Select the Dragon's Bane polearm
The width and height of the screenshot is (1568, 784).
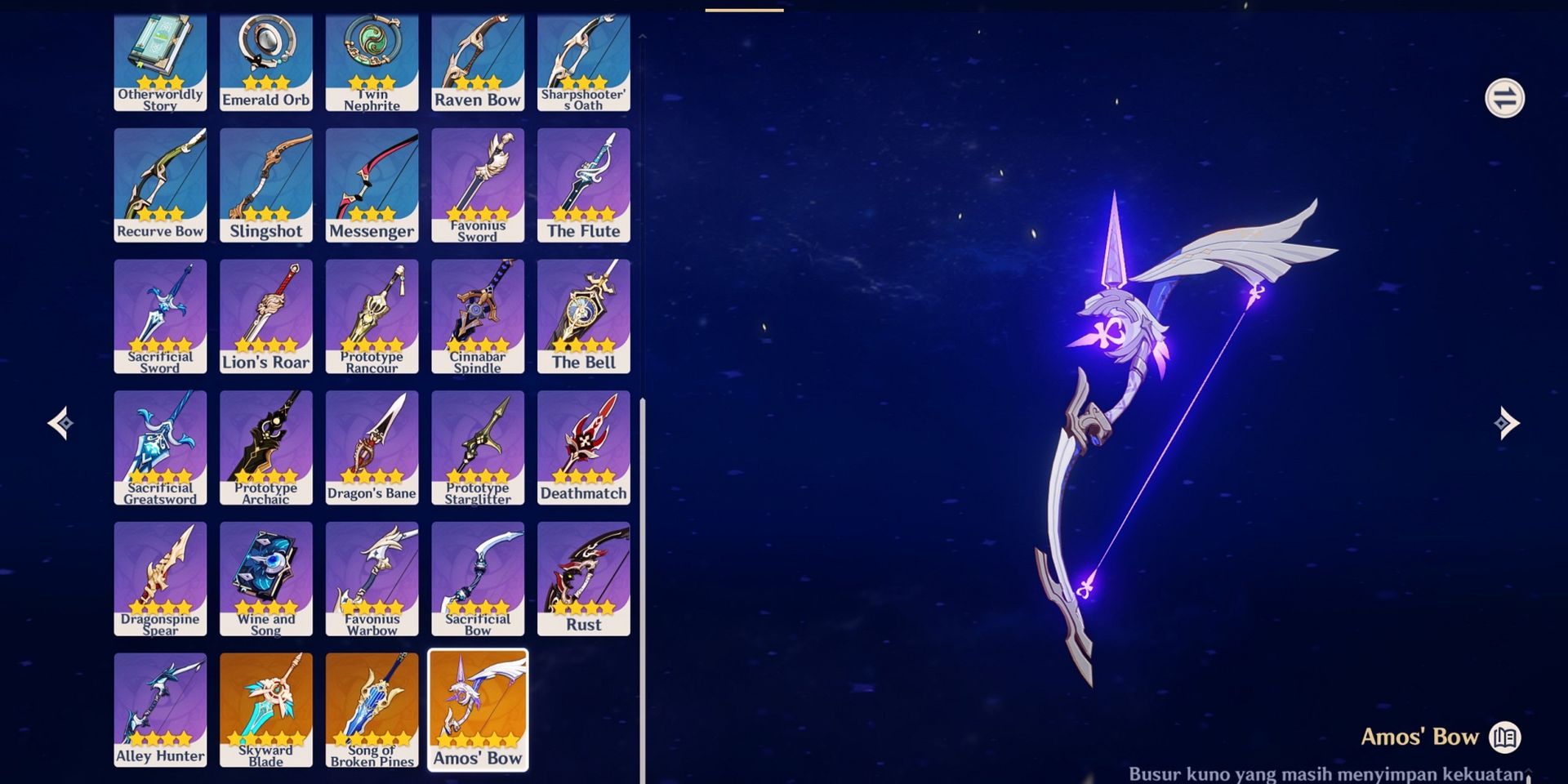[x=372, y=447]
